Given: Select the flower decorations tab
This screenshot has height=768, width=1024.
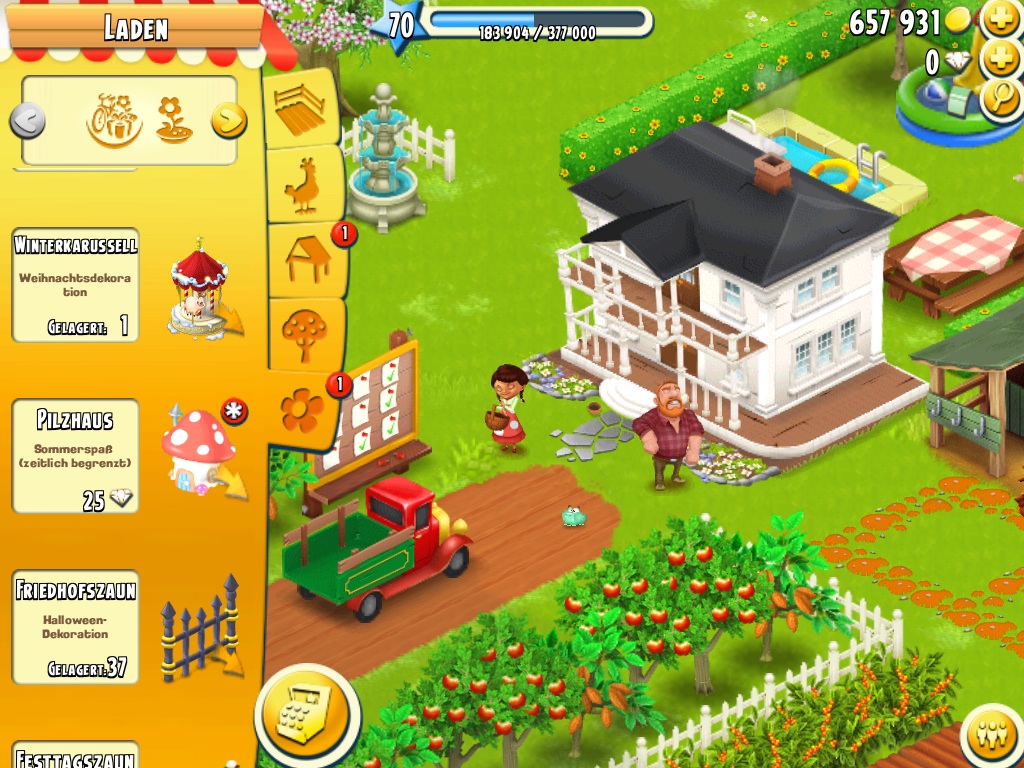Looking at the screenshot, I should click(x=302, y=410).
